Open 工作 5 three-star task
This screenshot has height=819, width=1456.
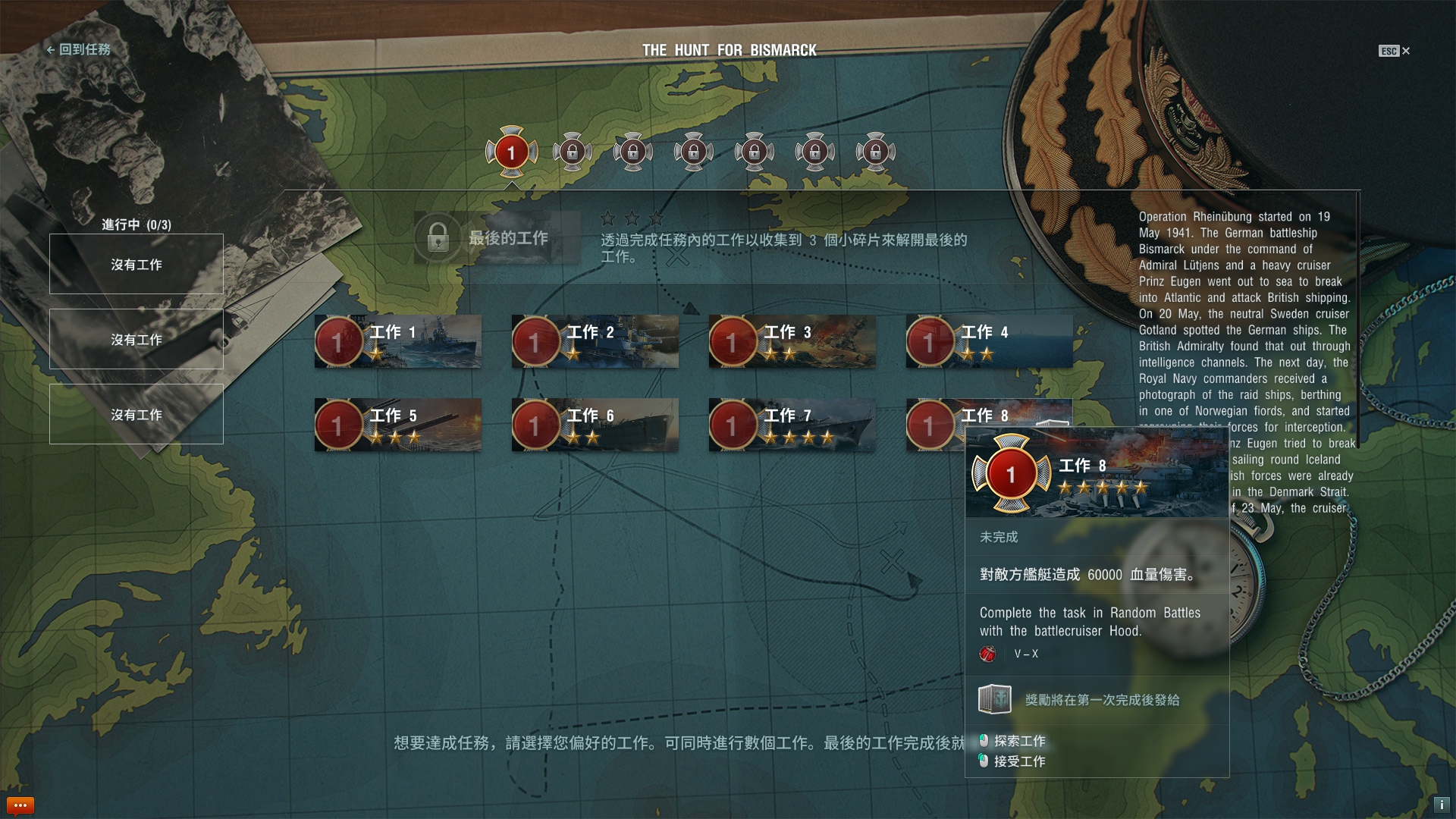point(398,425)
